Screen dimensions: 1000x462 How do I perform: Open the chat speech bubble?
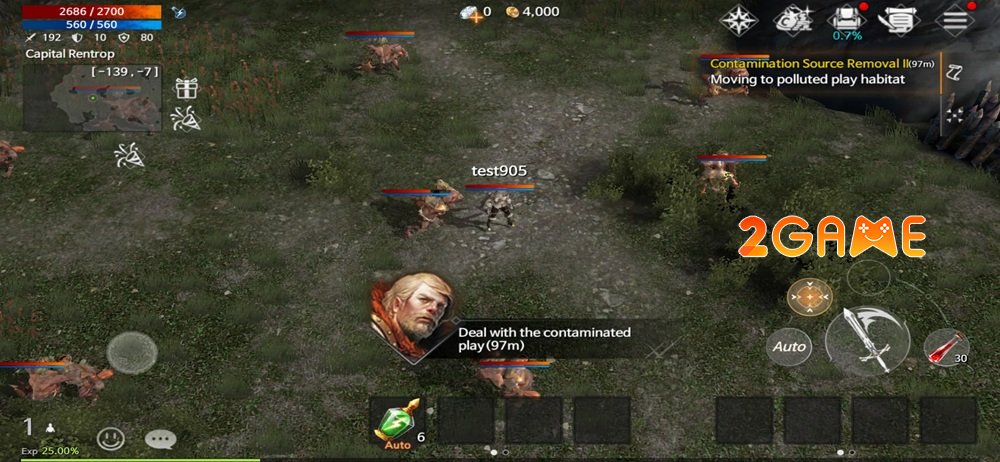(x=160, y=438)
